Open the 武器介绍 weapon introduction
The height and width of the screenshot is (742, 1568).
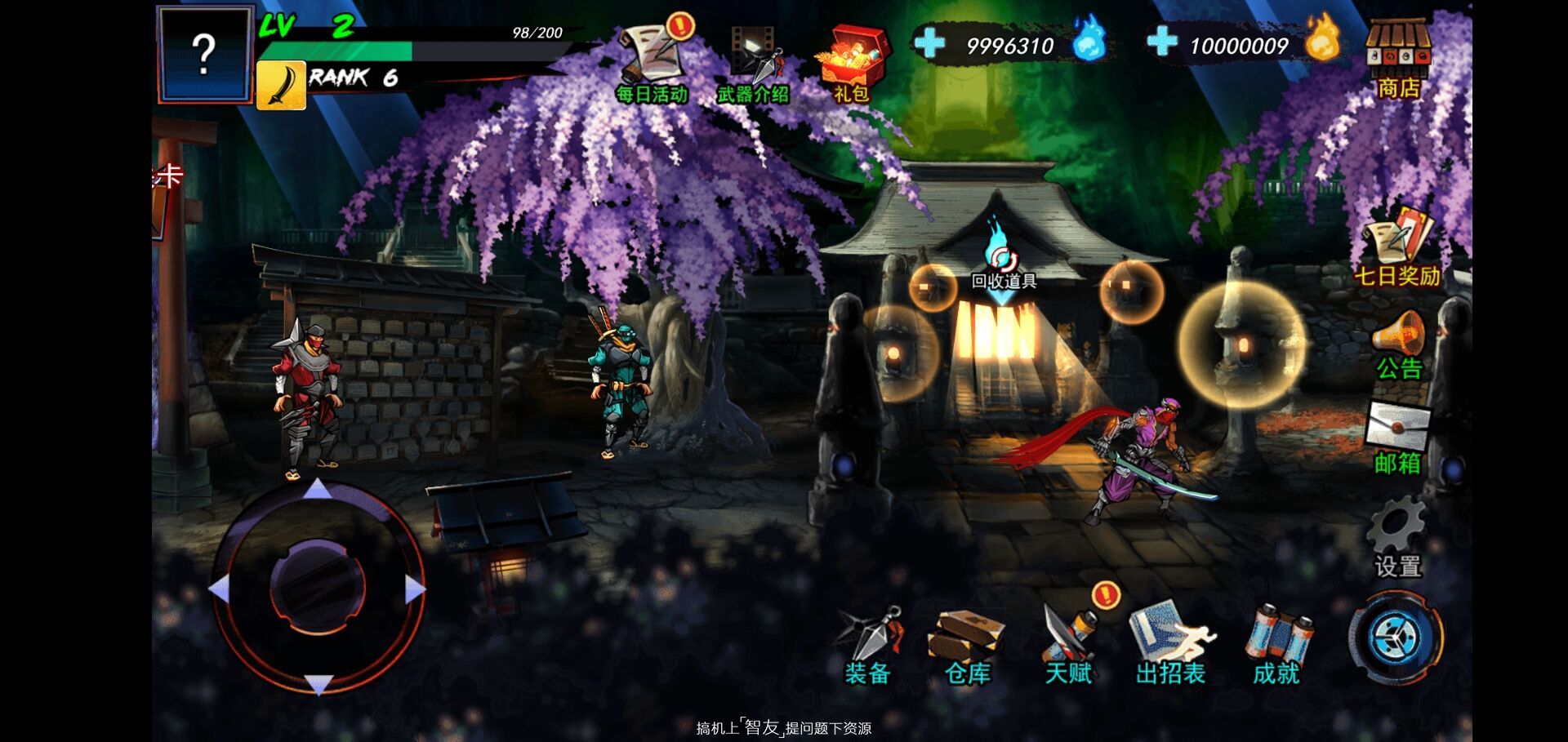click(x=753, y=64)
